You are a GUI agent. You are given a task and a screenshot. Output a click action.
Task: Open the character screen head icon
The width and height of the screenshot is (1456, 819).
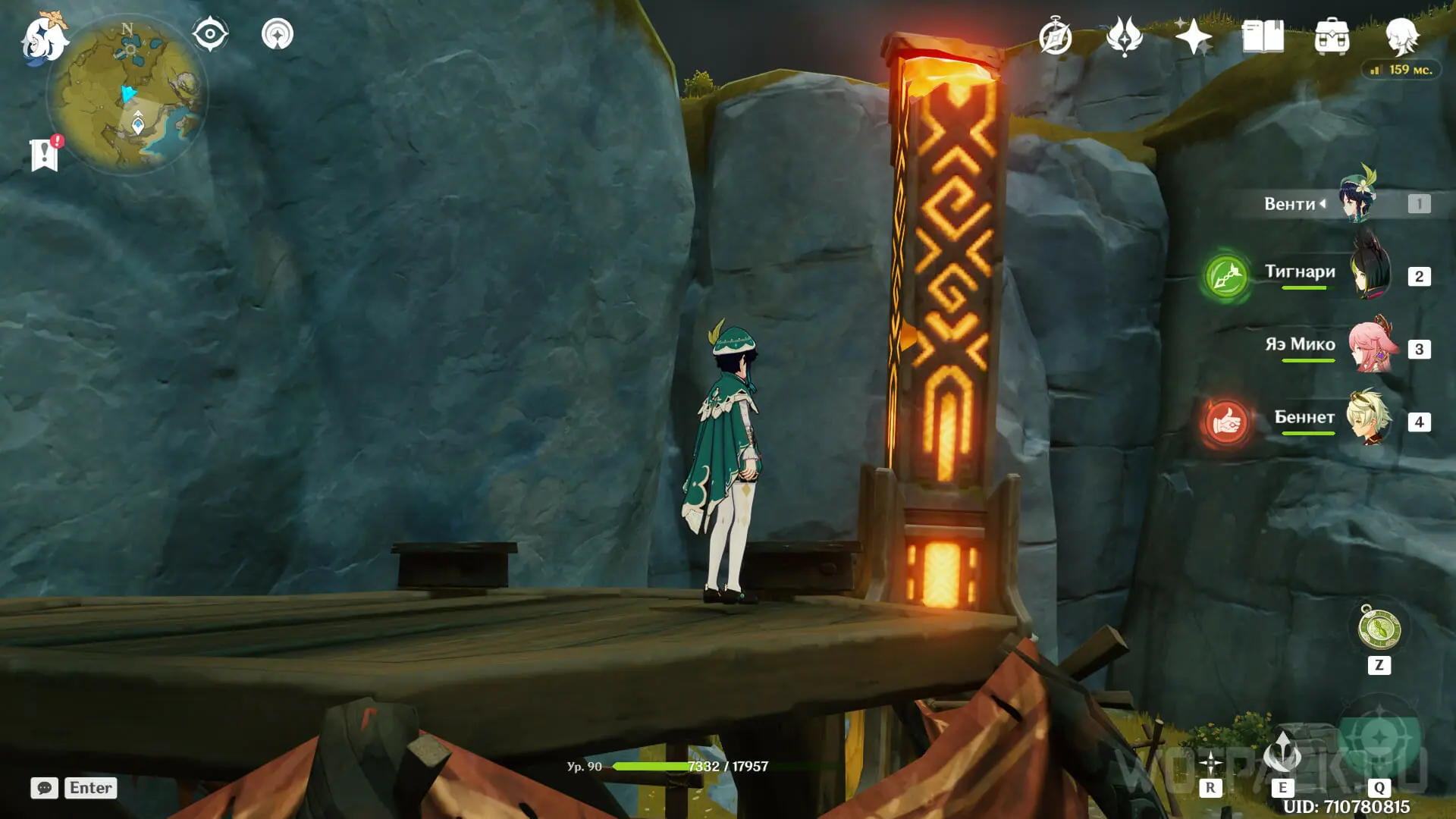(x=1401, y=36)
